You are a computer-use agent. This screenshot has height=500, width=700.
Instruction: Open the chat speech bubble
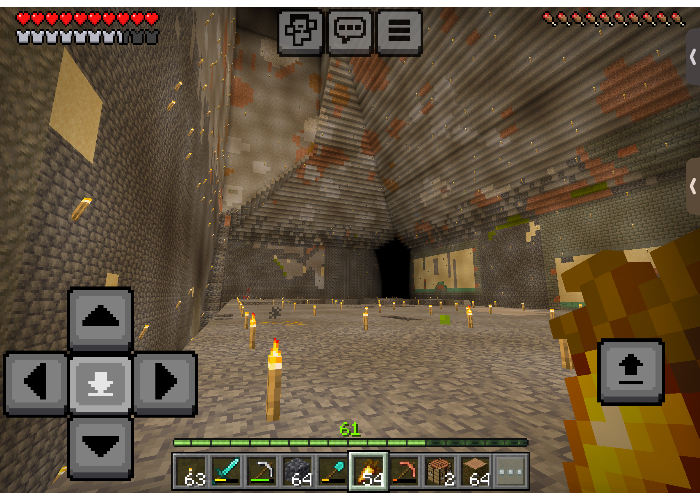(349, 31)
